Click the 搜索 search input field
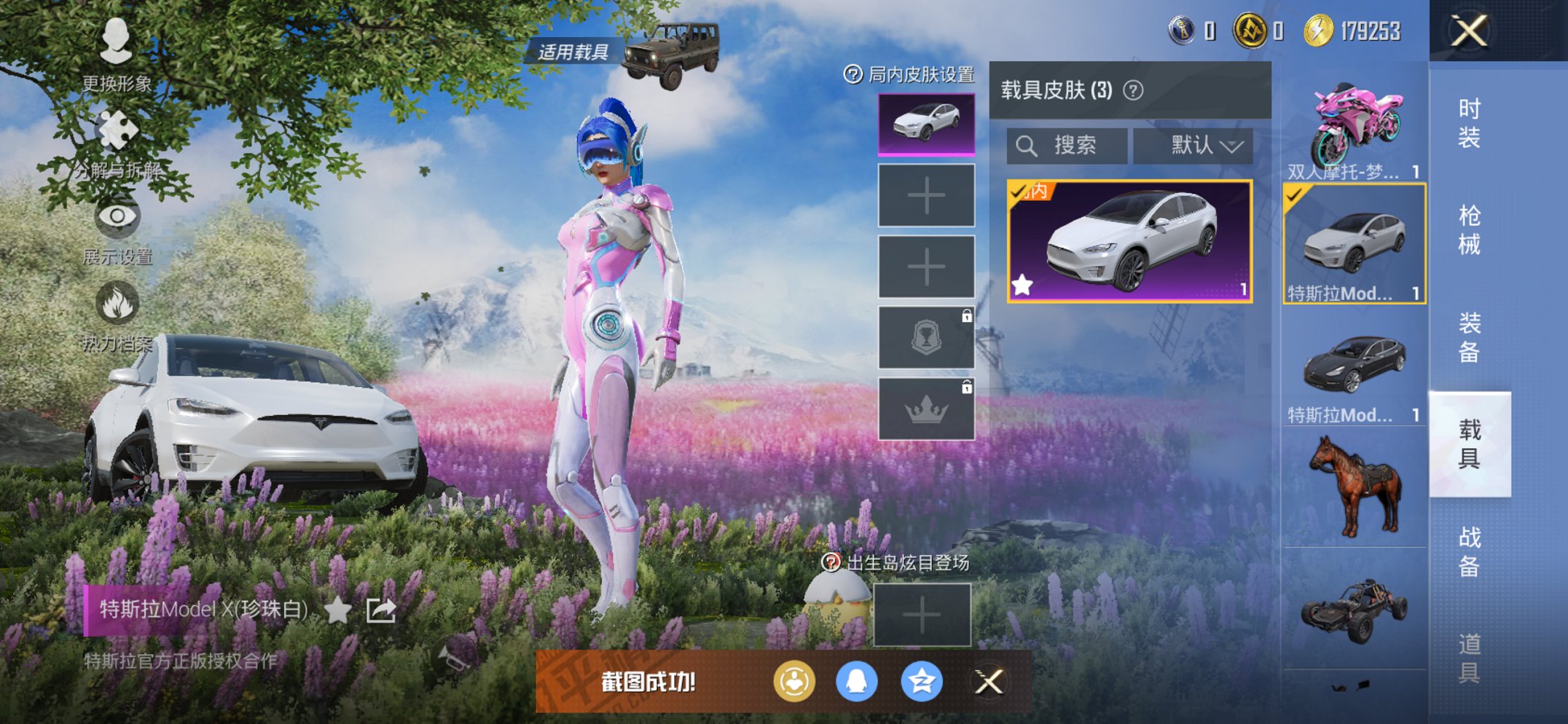 tap(1067, 145)
